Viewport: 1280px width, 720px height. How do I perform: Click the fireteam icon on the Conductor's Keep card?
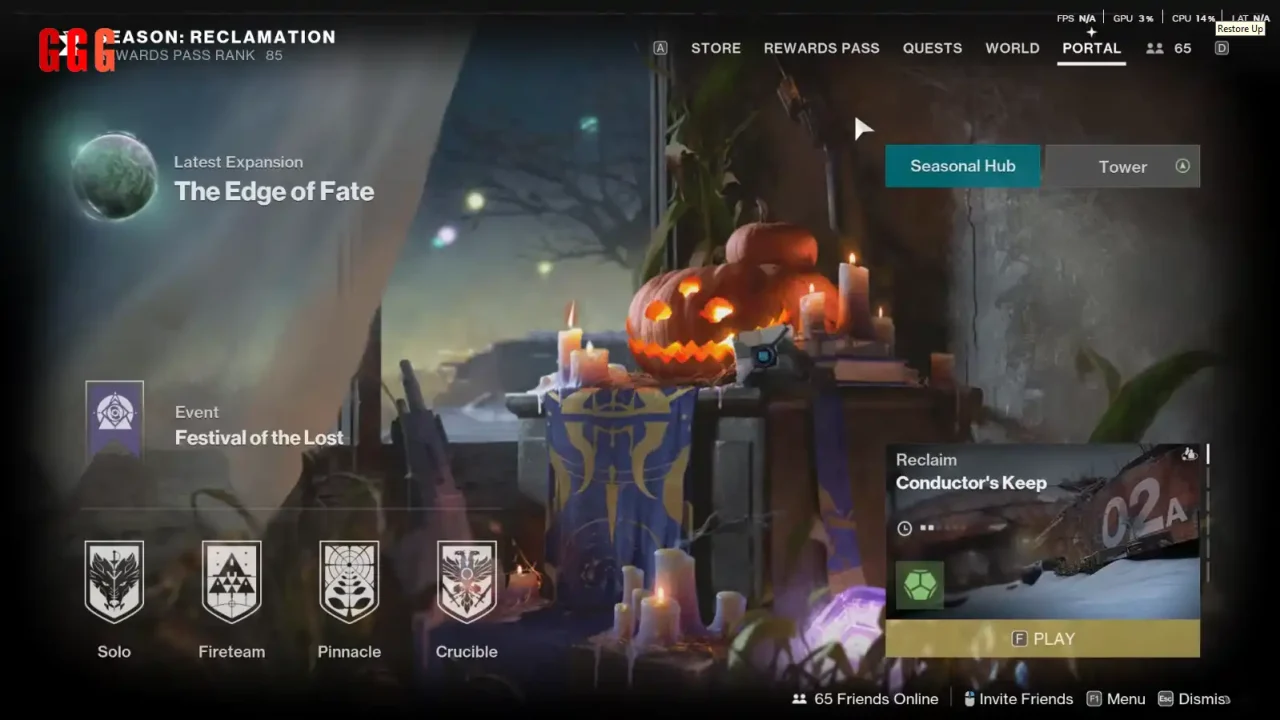(x=1189, y=455)
